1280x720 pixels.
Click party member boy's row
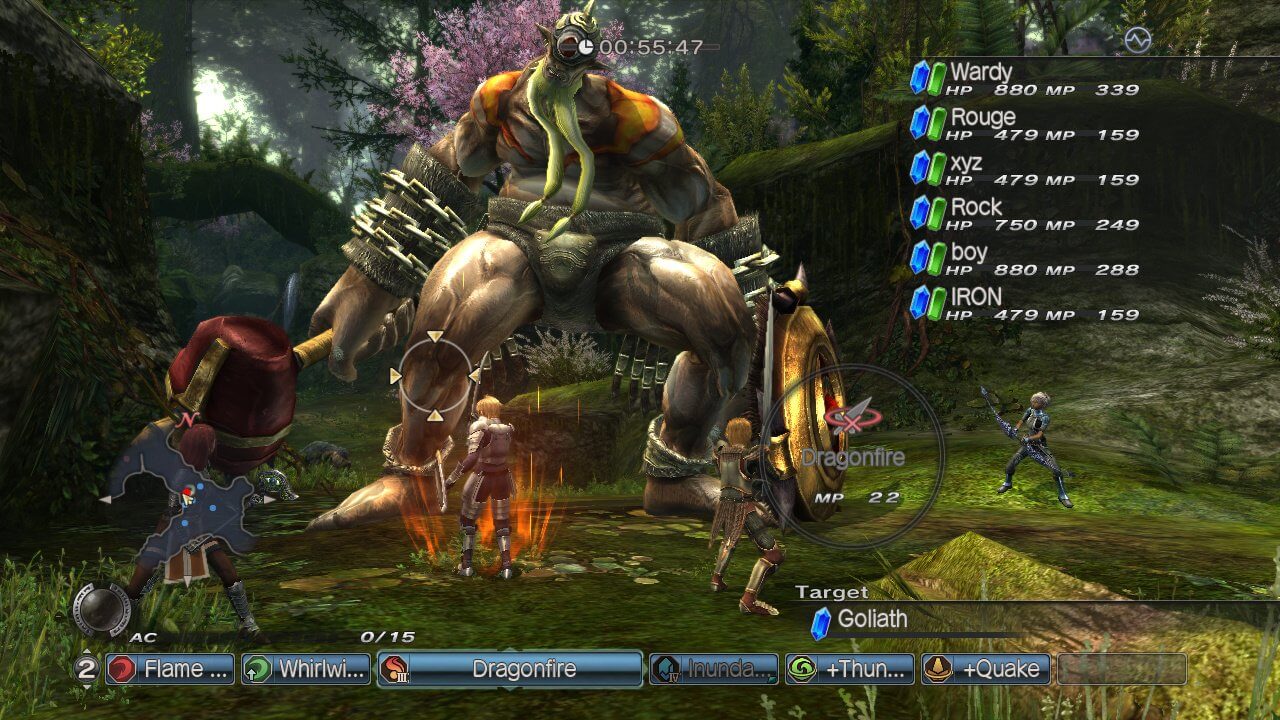pyautogui.click(x=1024, y=259)
